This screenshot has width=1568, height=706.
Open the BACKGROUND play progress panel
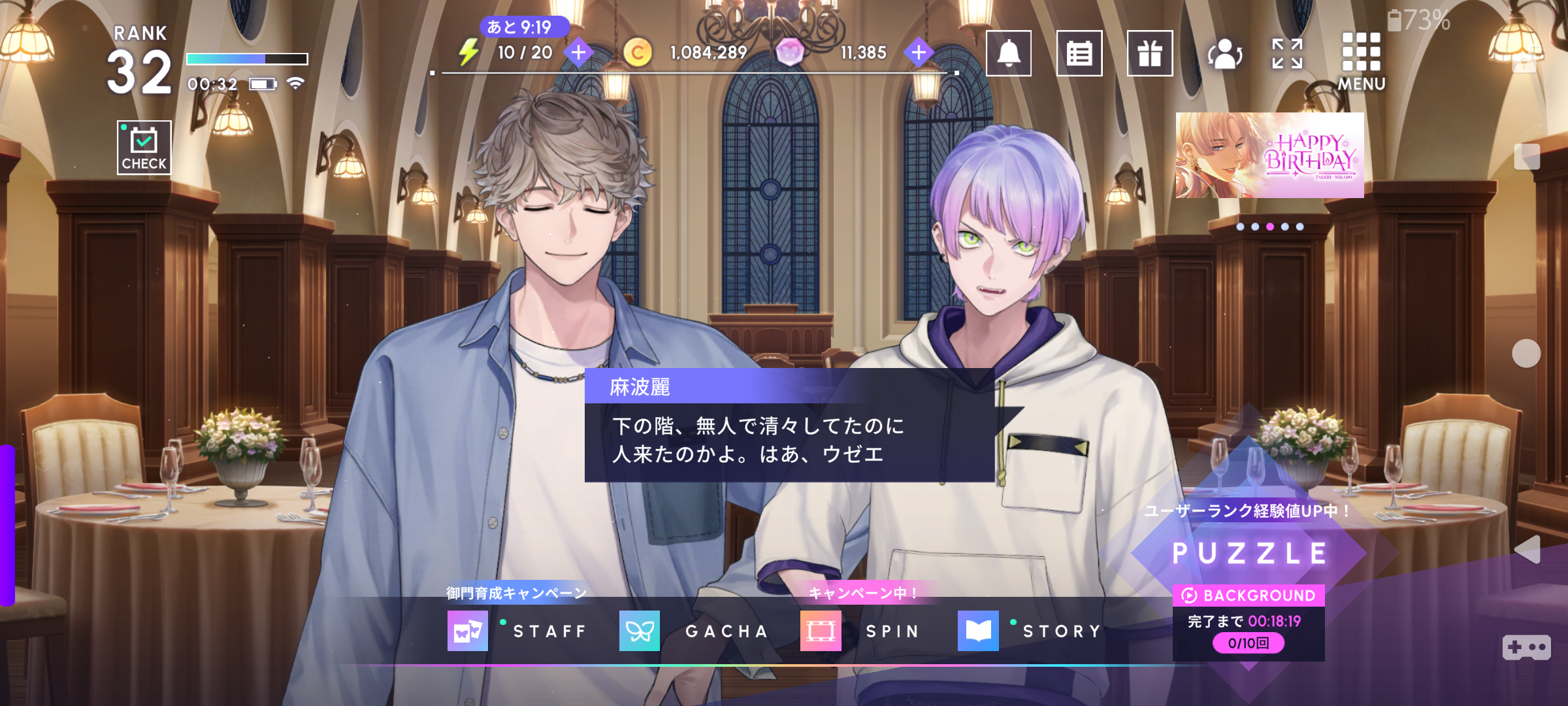pyautogui.click(x=1249, y=622)
